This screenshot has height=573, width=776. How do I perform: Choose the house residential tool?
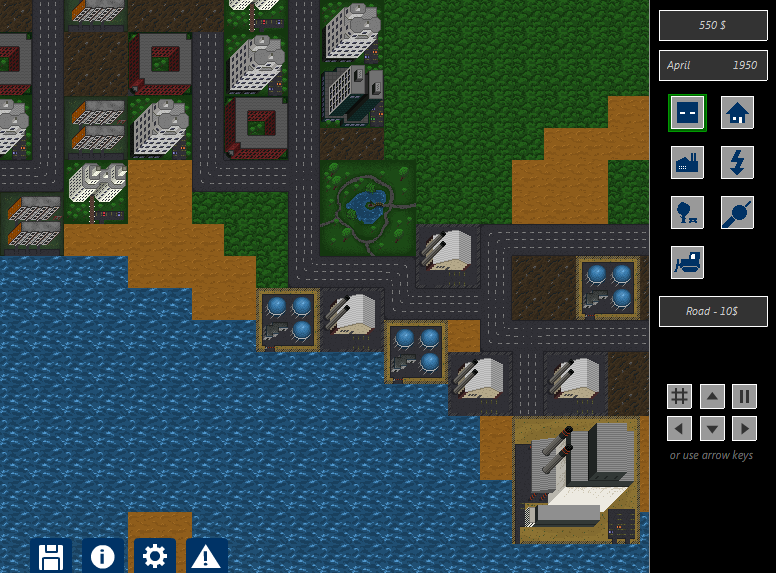point(737,112)
